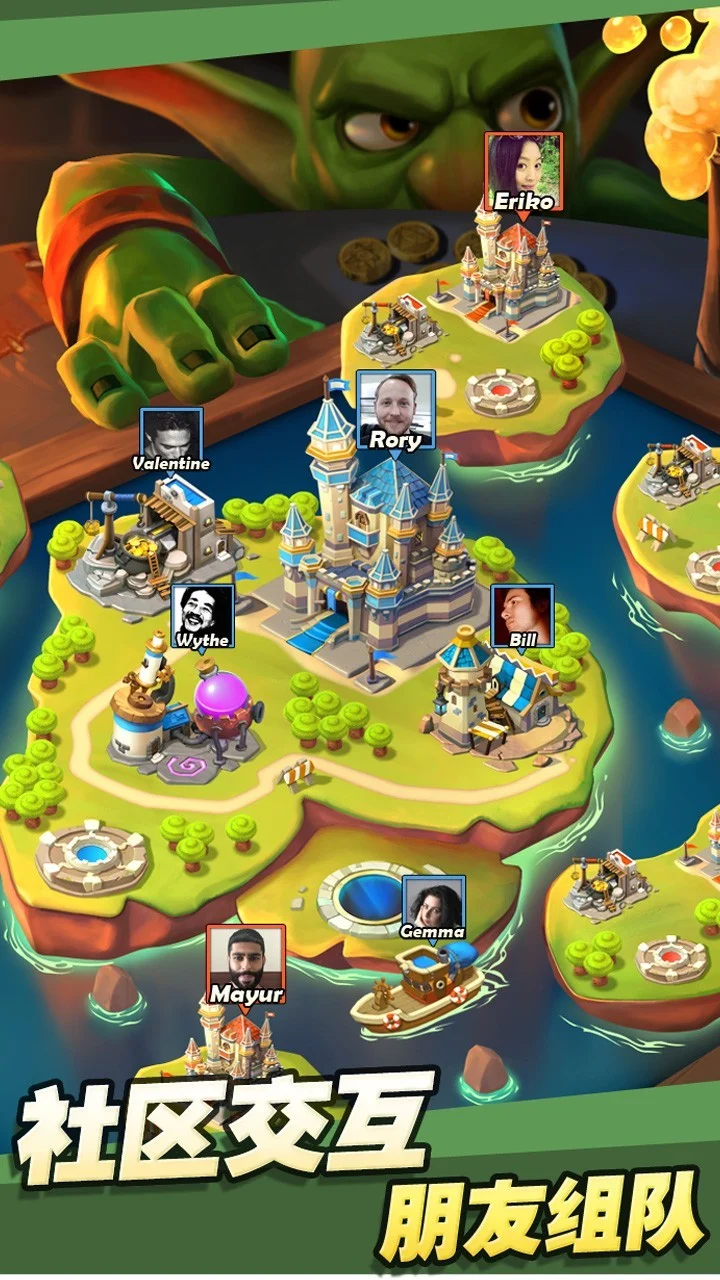720x1280 pixels.
Task: Open Gemma's avatar above the boat
Action: coord(434,906)
